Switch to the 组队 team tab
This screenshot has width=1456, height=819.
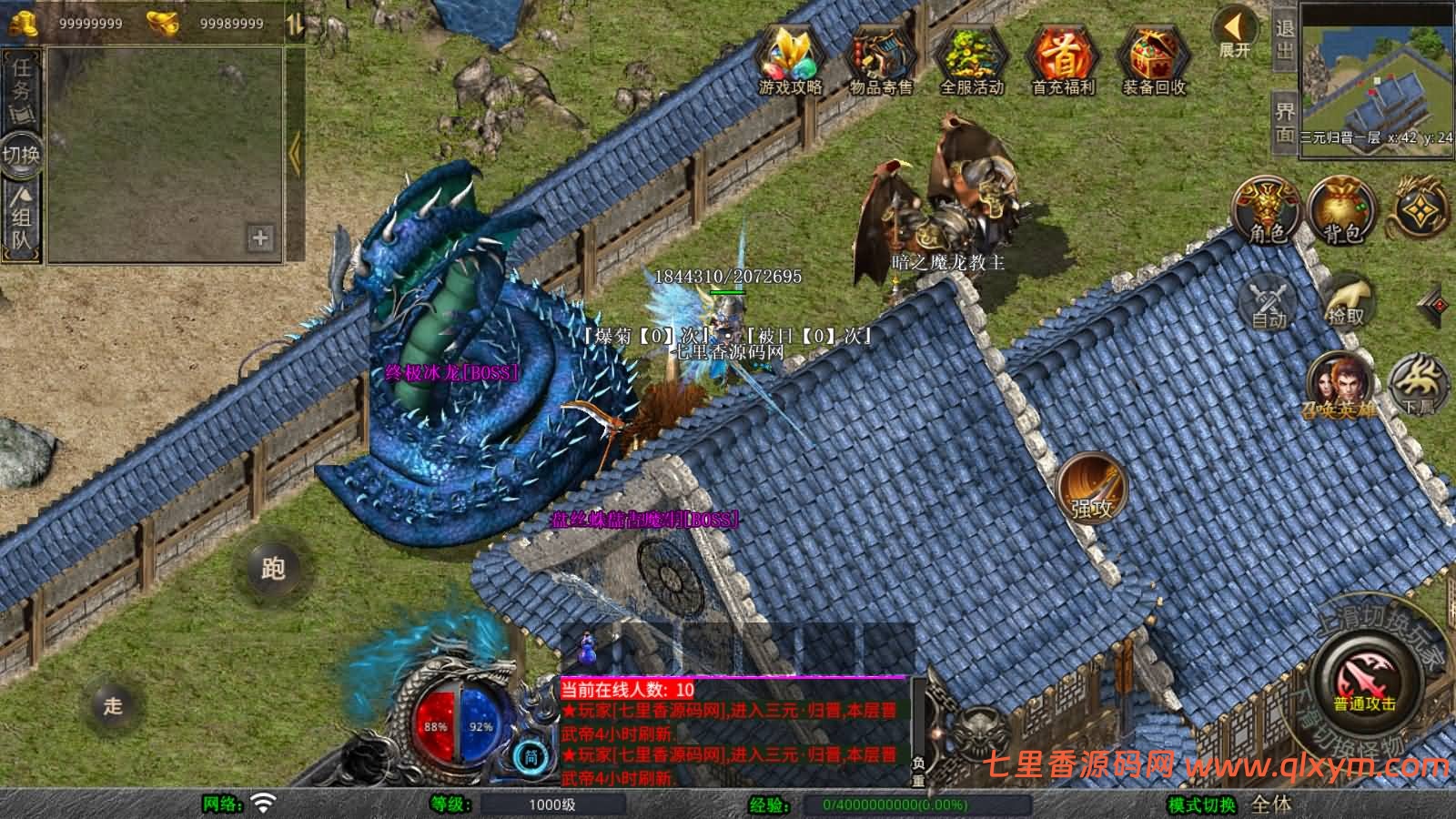click(x=21, y=217)
